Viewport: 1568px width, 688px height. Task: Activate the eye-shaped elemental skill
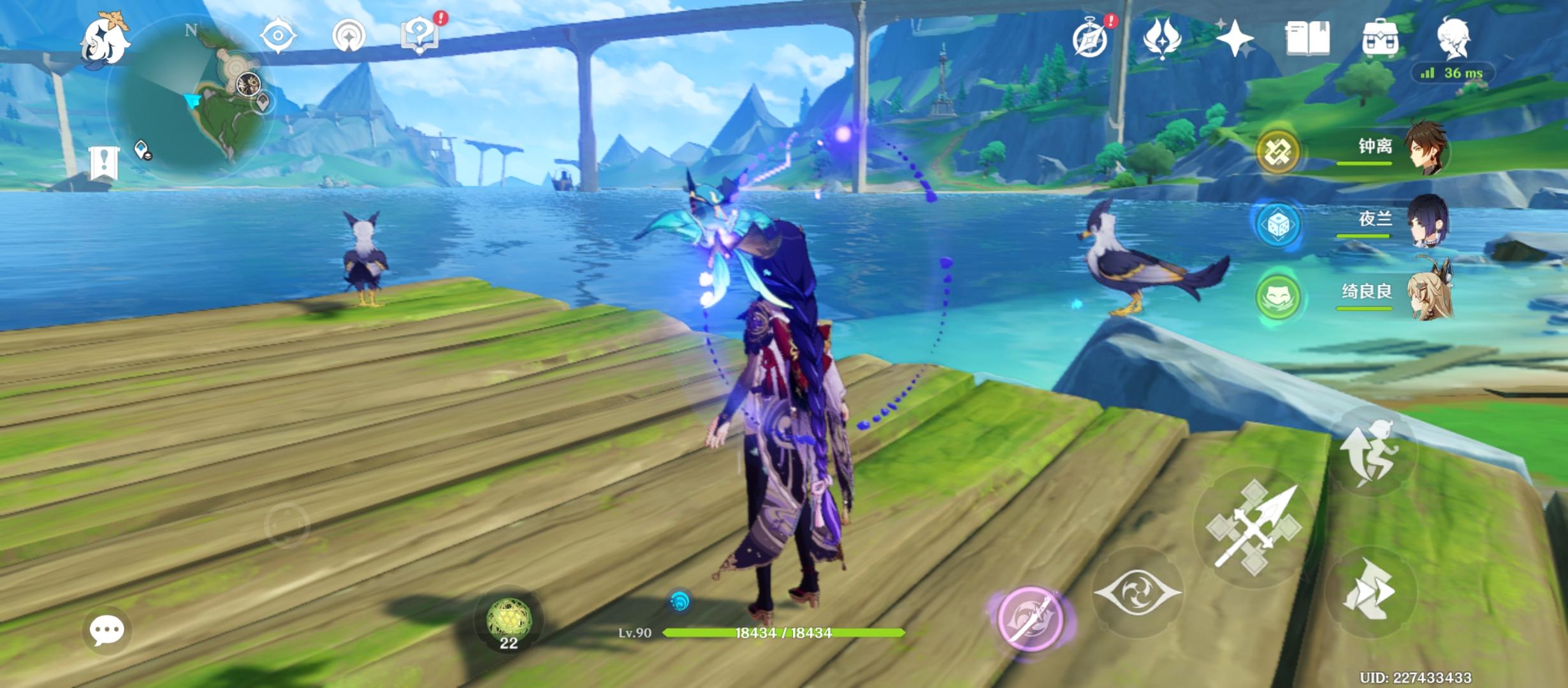pos(1137,592)
